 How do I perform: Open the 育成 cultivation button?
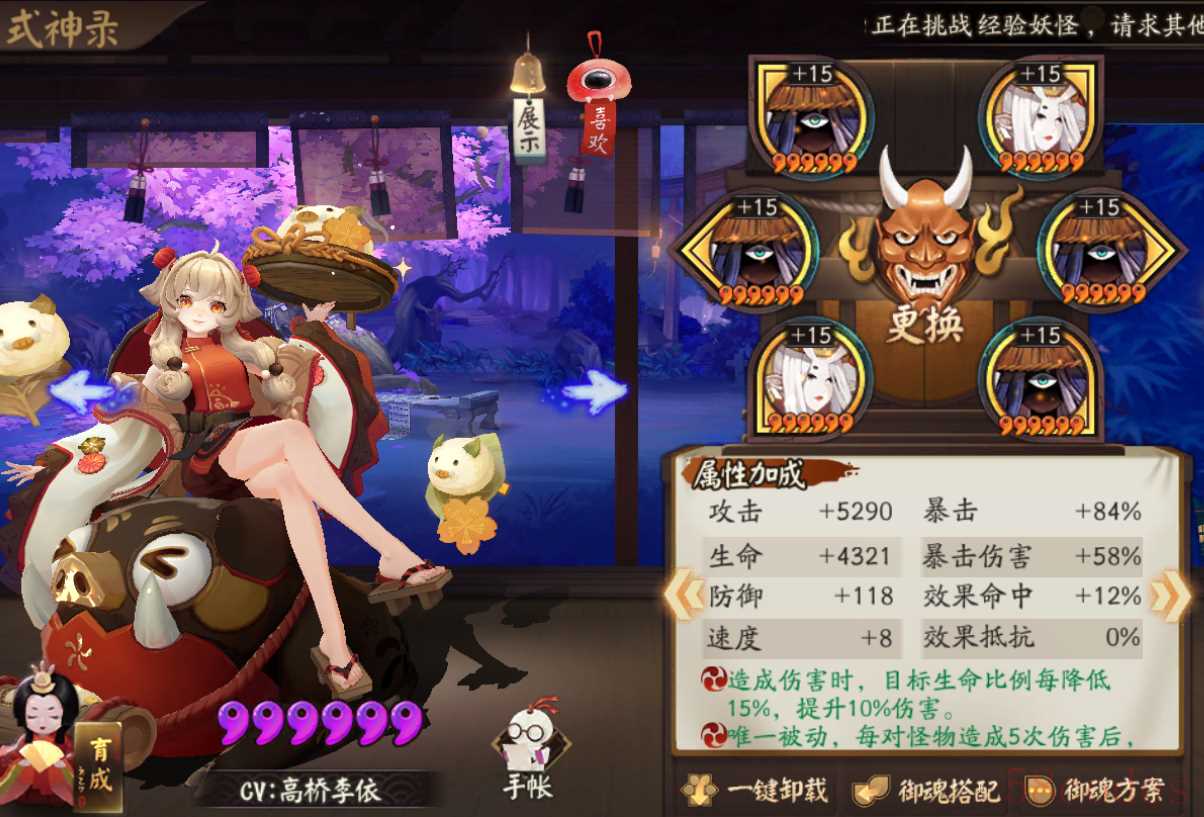coord(98,767)
